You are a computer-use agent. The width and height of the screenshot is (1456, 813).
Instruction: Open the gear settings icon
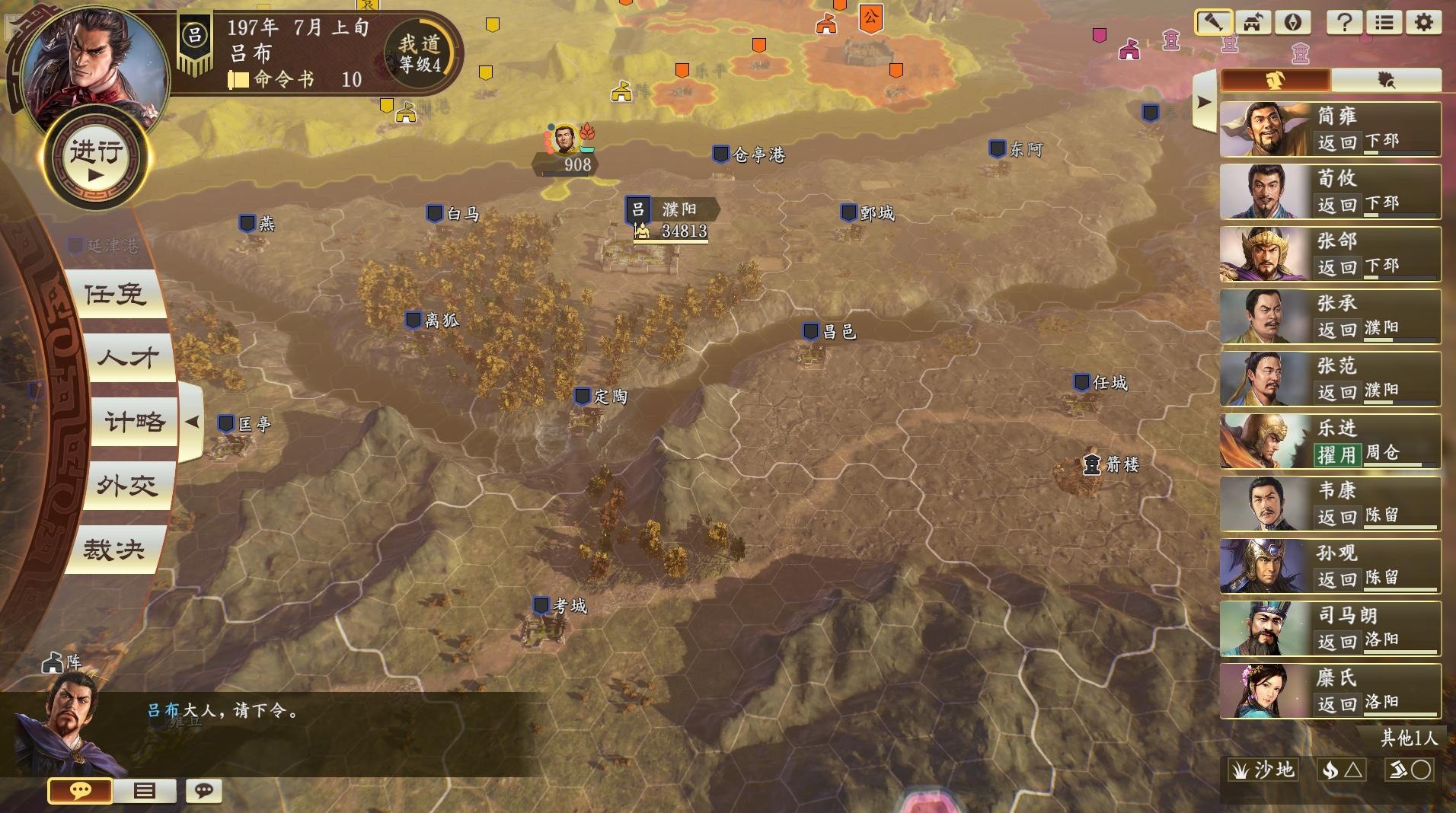pos(1423,23)
